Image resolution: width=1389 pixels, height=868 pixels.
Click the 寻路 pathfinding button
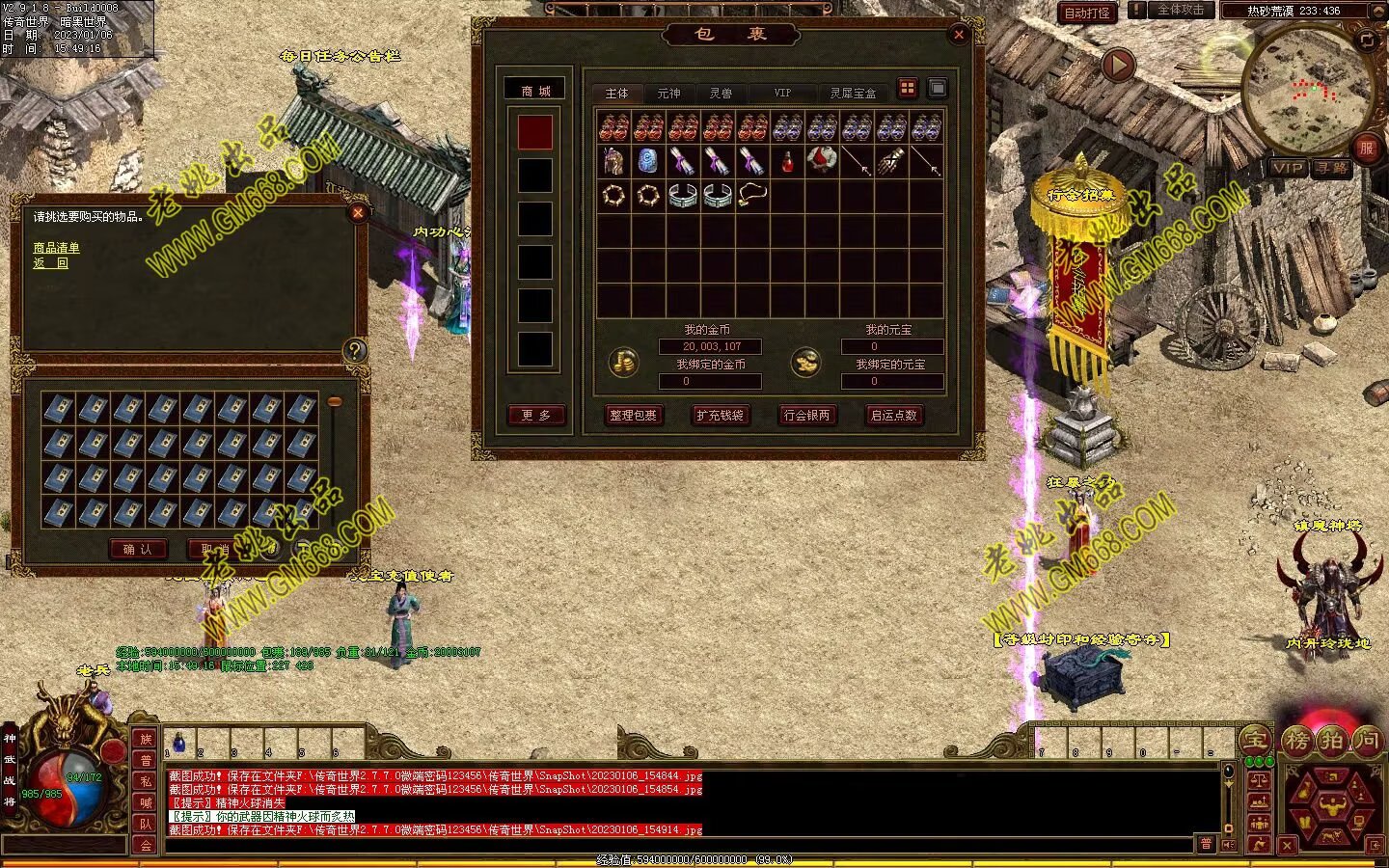coord(1332,168)
